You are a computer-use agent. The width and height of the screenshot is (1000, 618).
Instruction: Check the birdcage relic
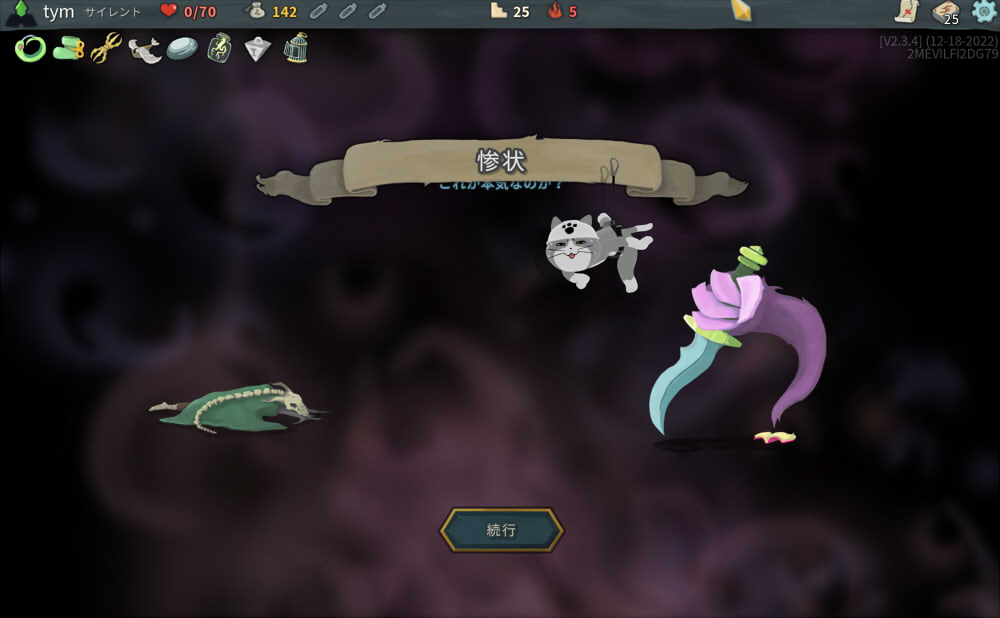click(x=295, y=48)
